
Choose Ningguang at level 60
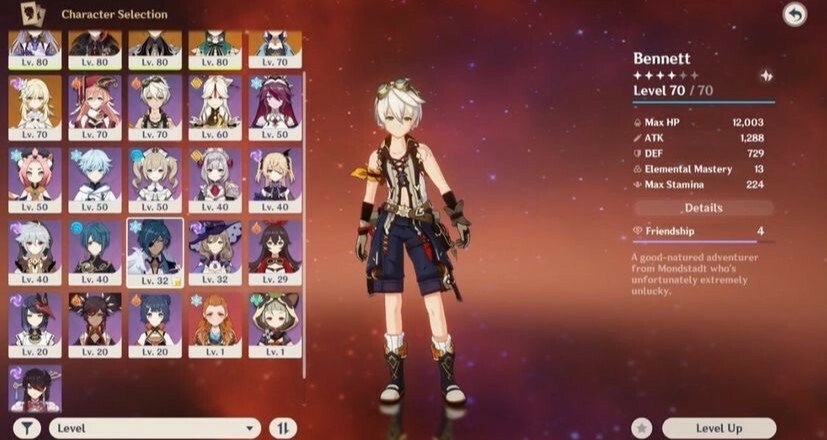215,104
